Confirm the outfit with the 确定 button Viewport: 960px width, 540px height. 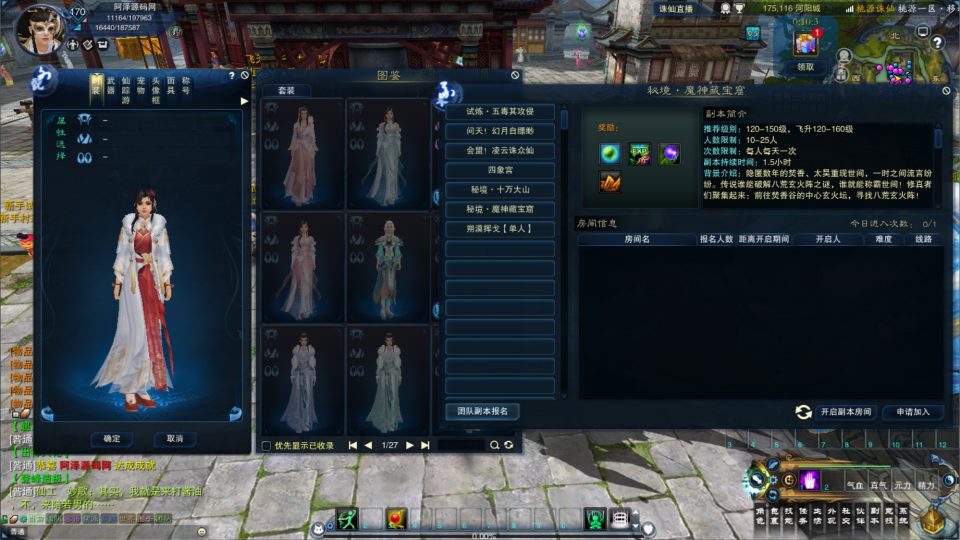(x=111, y=438)
